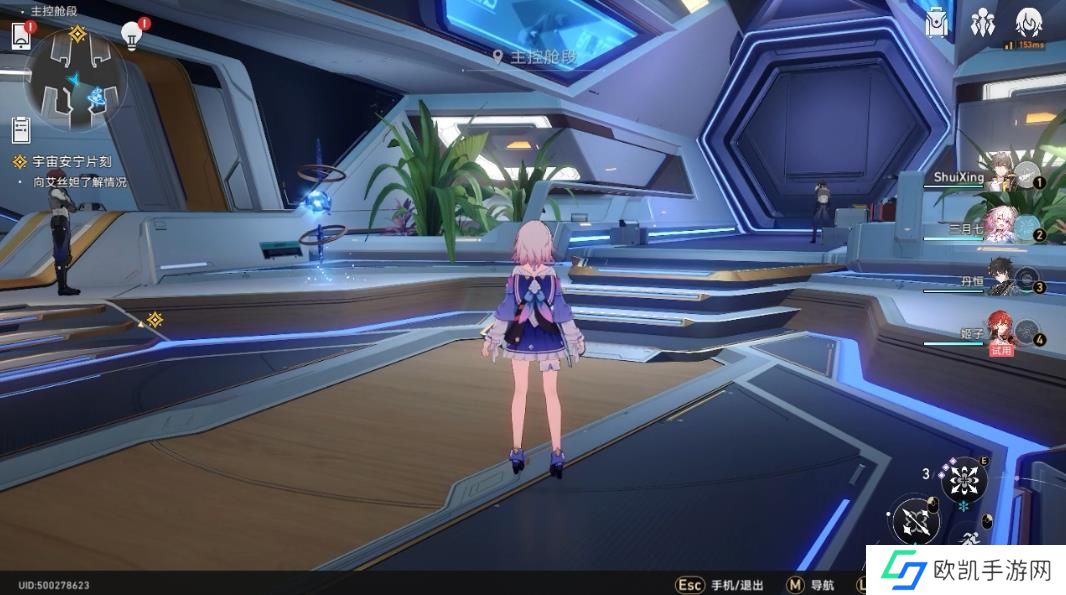
Task: Open the phone menu icon
Action: click(21, 36)
